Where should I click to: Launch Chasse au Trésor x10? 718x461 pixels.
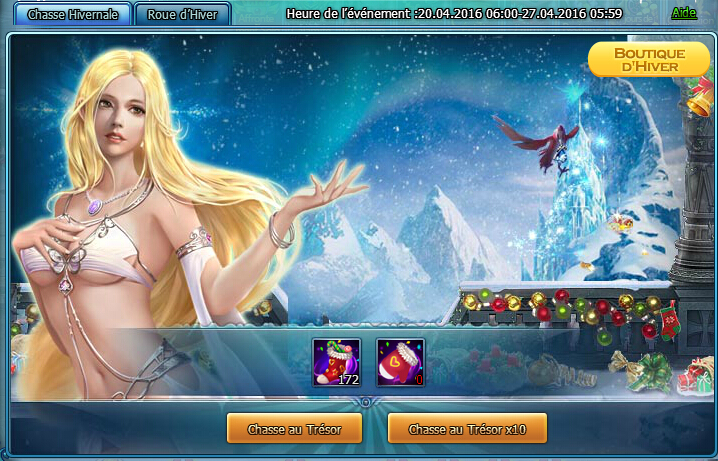click(467, 429)
